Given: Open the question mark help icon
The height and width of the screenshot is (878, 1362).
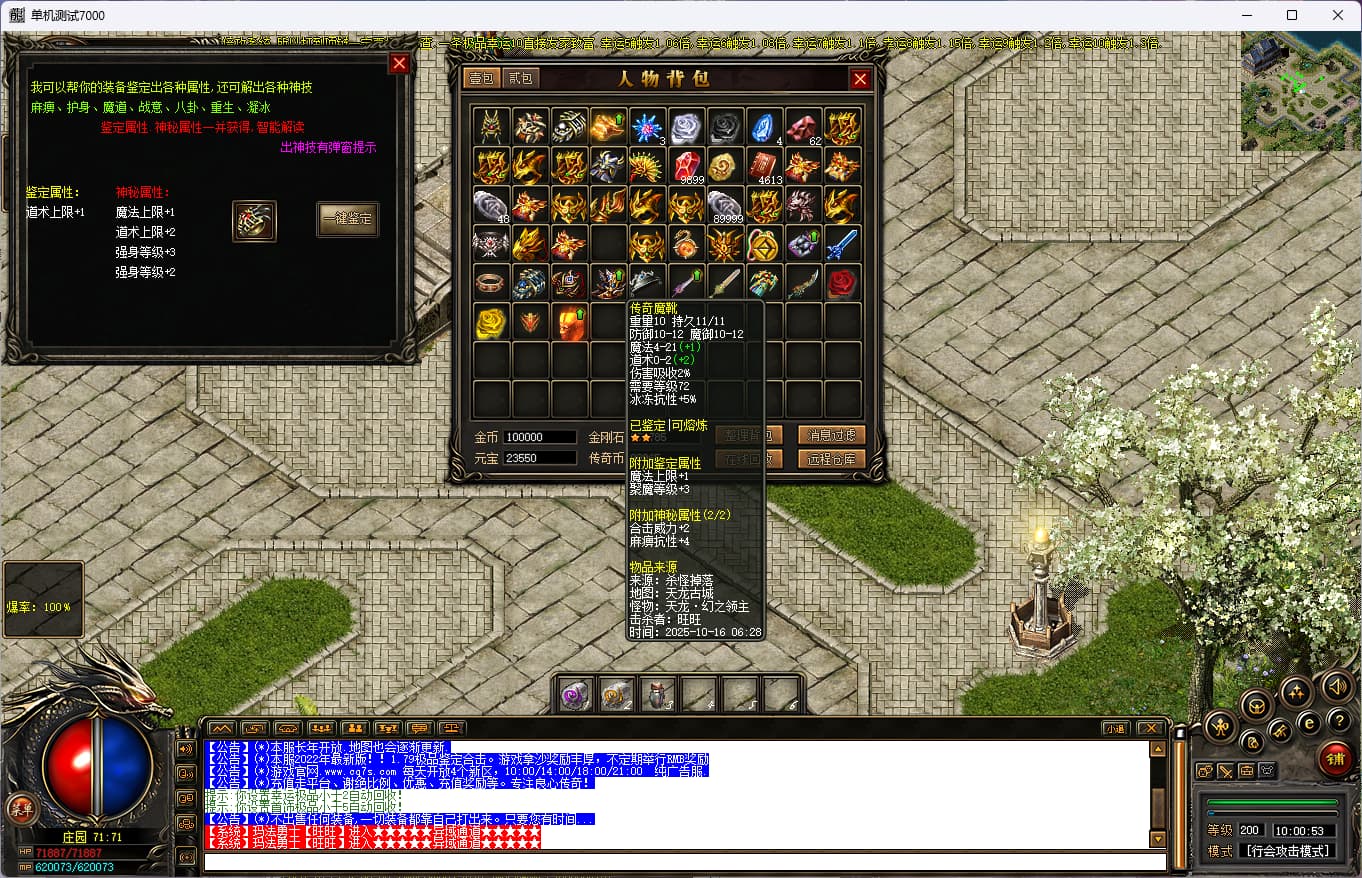Looking at the screenshot, I should coord(1337,720).
